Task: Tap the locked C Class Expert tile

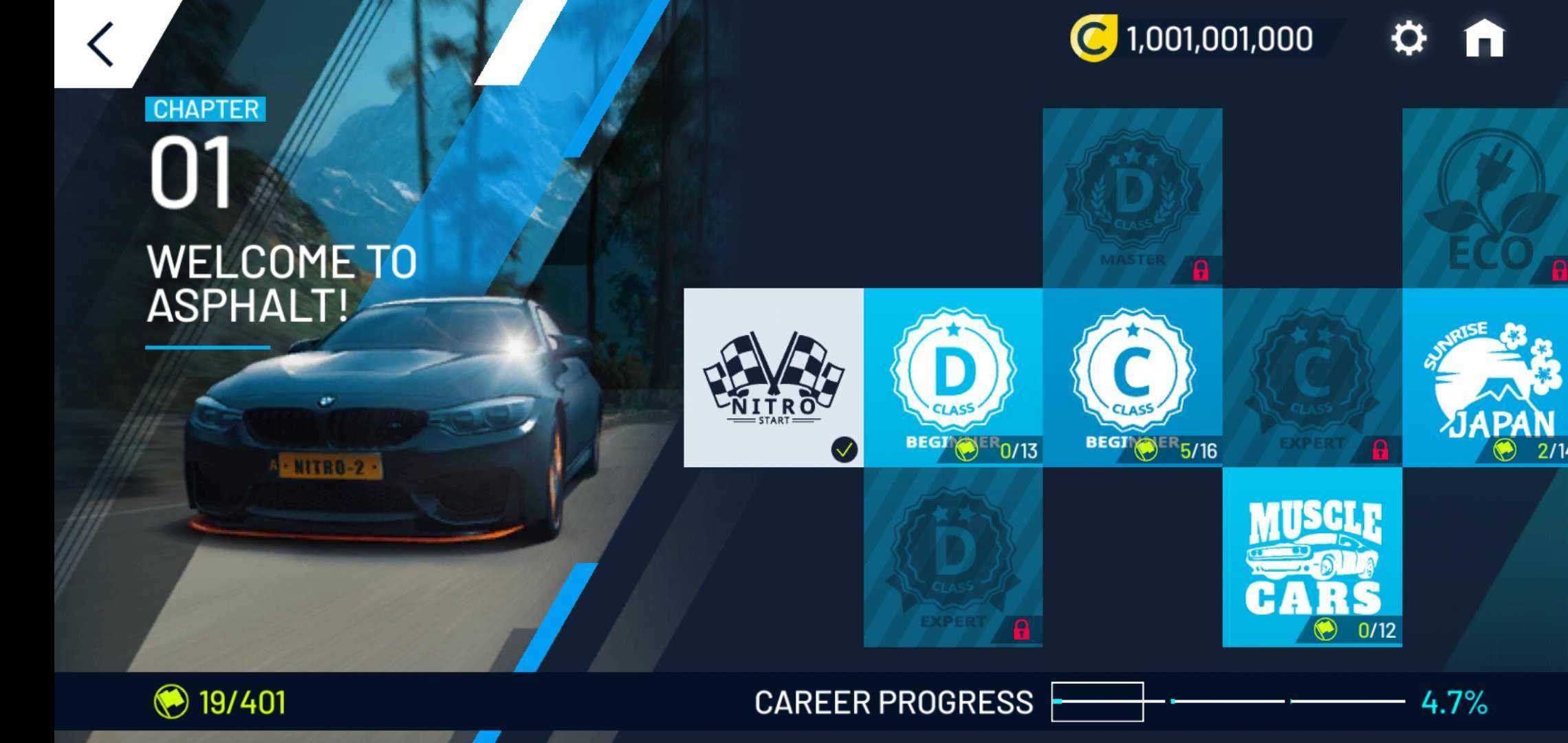Action: click(x=1312, y=378)
